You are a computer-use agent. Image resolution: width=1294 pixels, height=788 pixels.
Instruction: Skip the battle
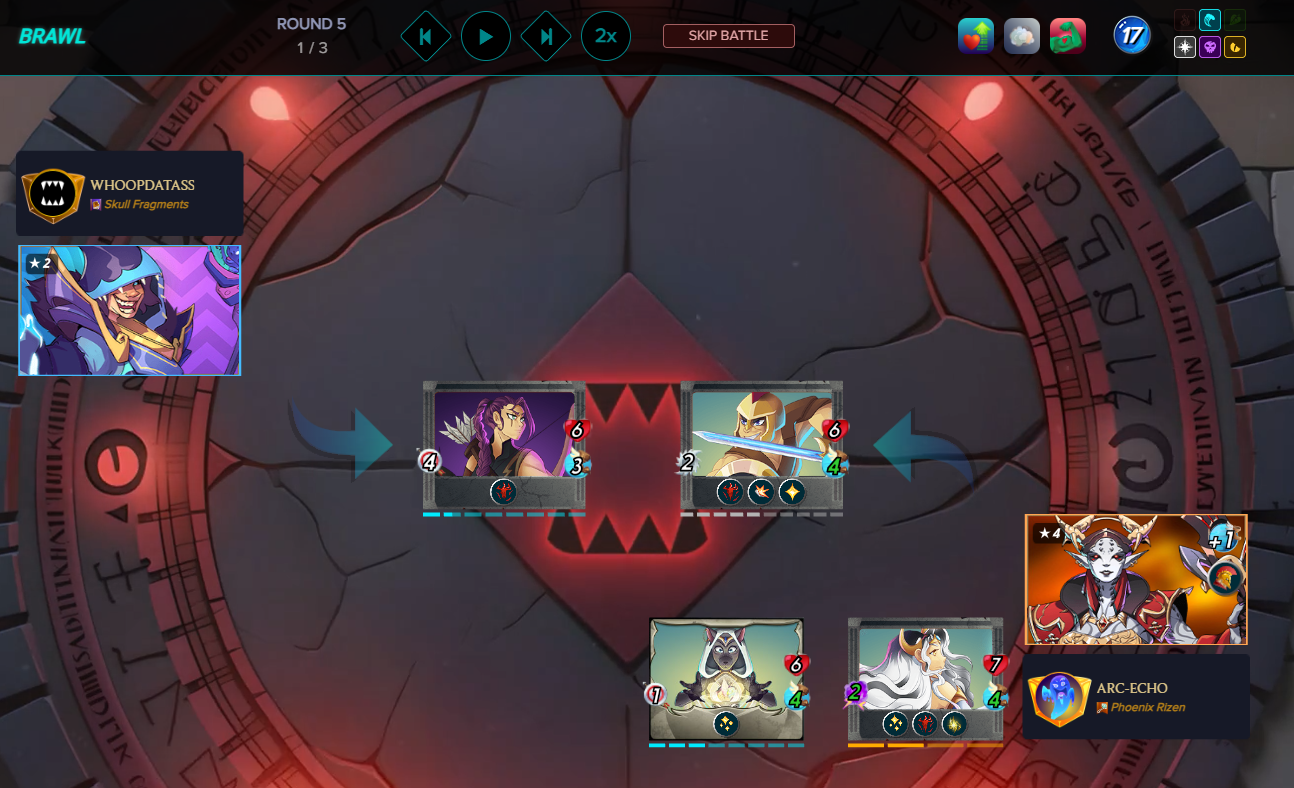click(x=728, y=36)
